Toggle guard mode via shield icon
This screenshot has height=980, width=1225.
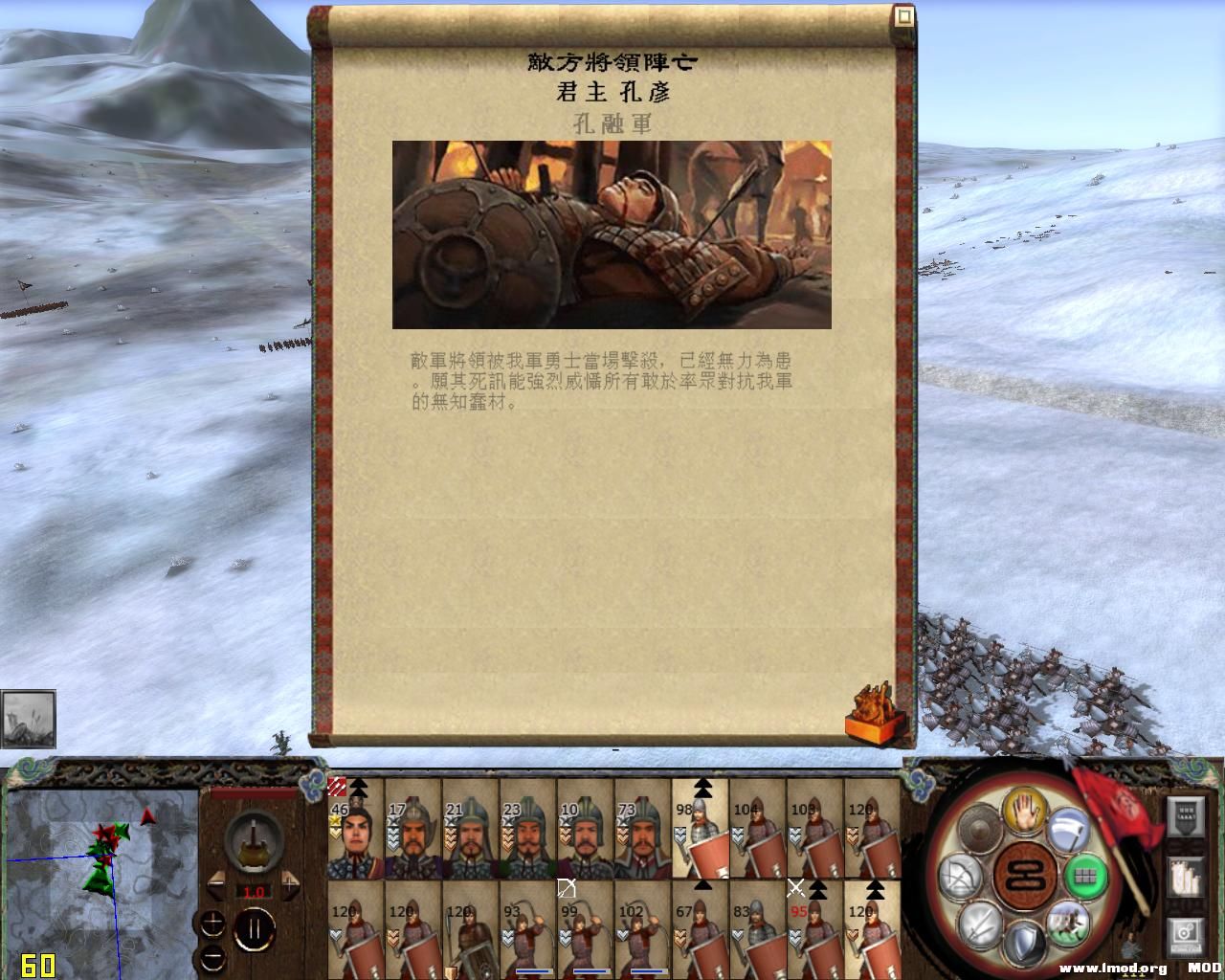pos(1023,940)
